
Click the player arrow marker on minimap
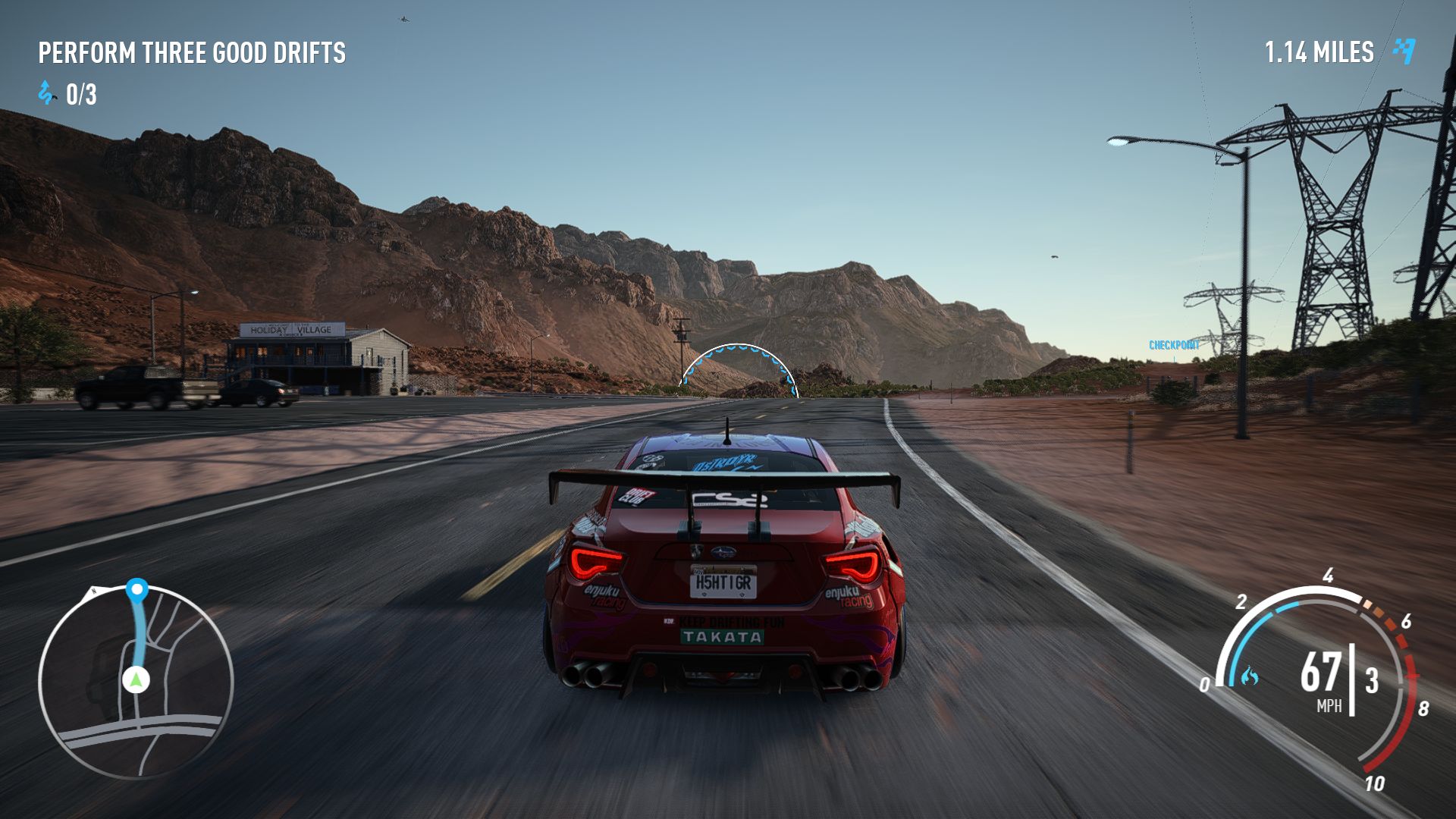(x=136, y=679)
